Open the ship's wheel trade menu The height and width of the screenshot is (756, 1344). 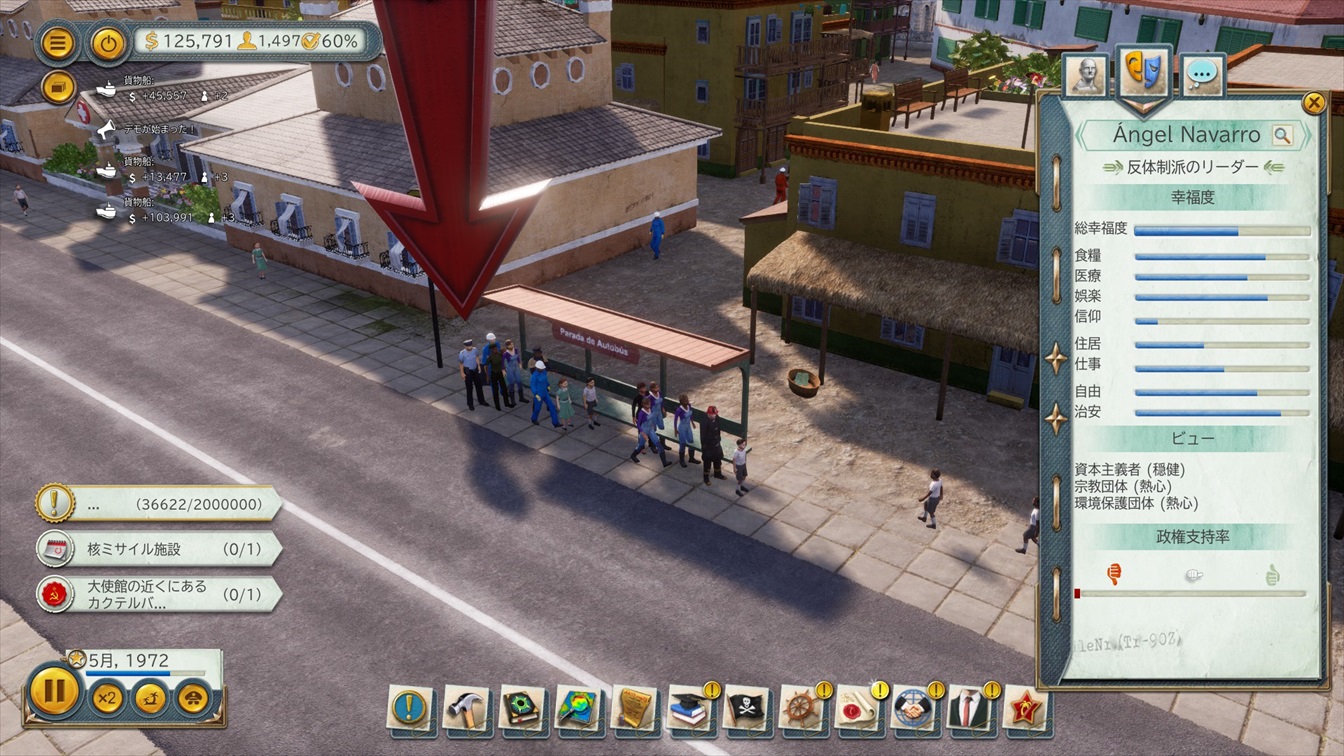pyautogui.click(x=801, y=708)
